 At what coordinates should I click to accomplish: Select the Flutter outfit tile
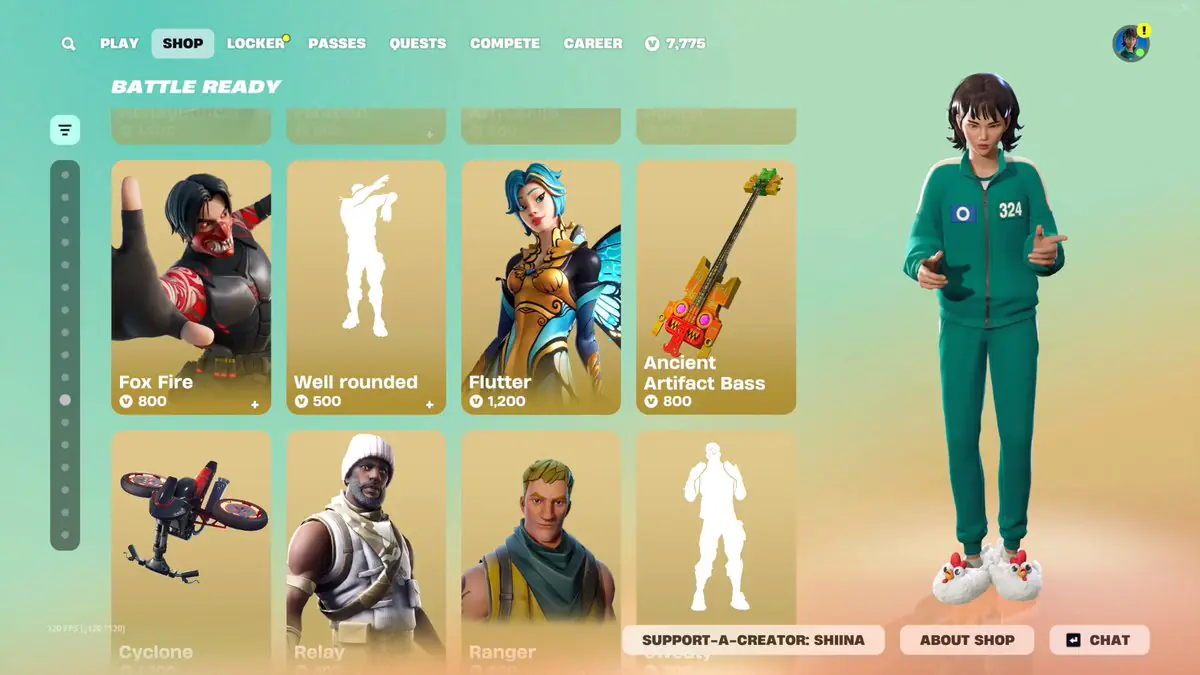541,287
